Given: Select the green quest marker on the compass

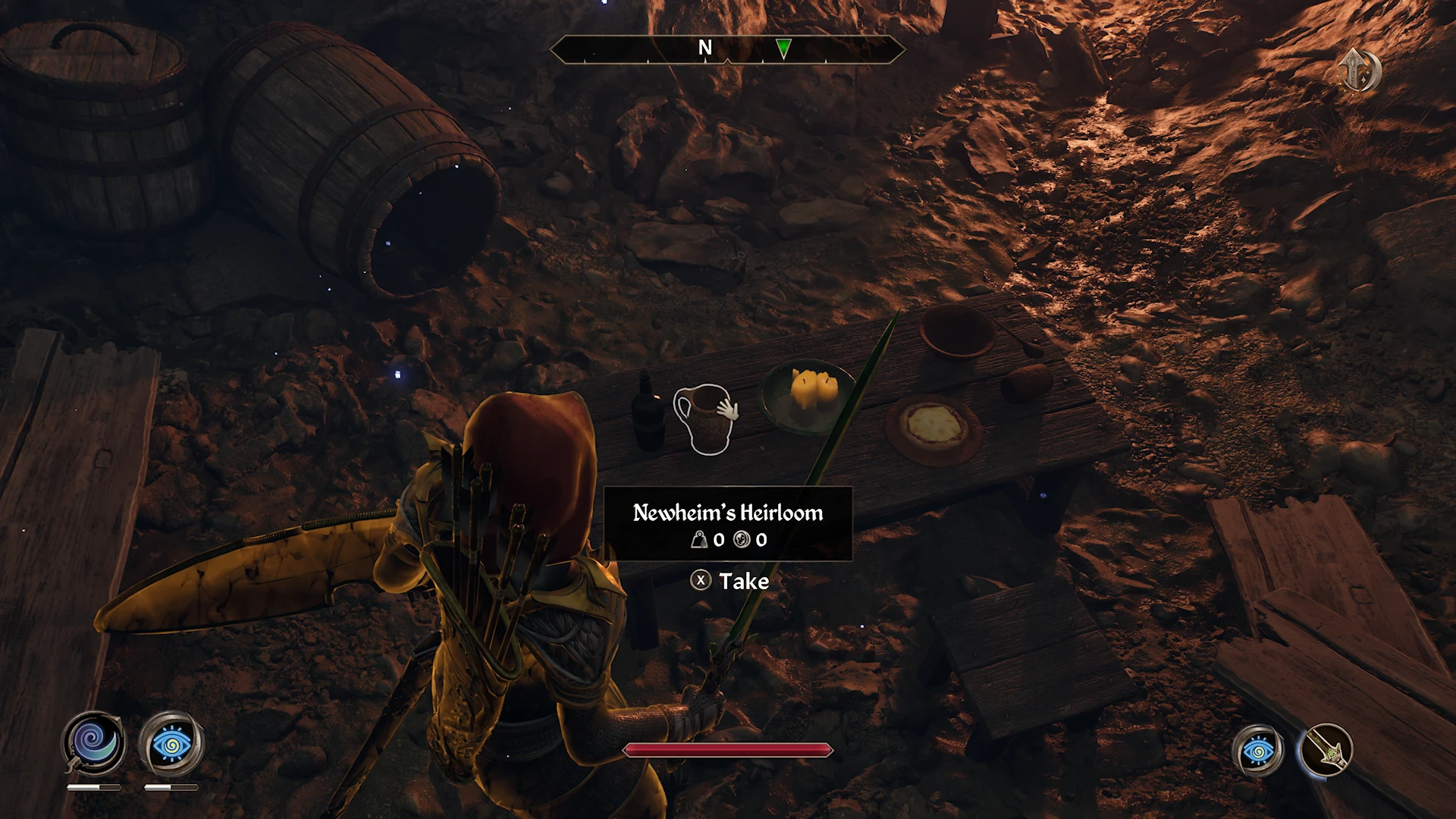Looking at the screenshot, I should tap(783, 49).
